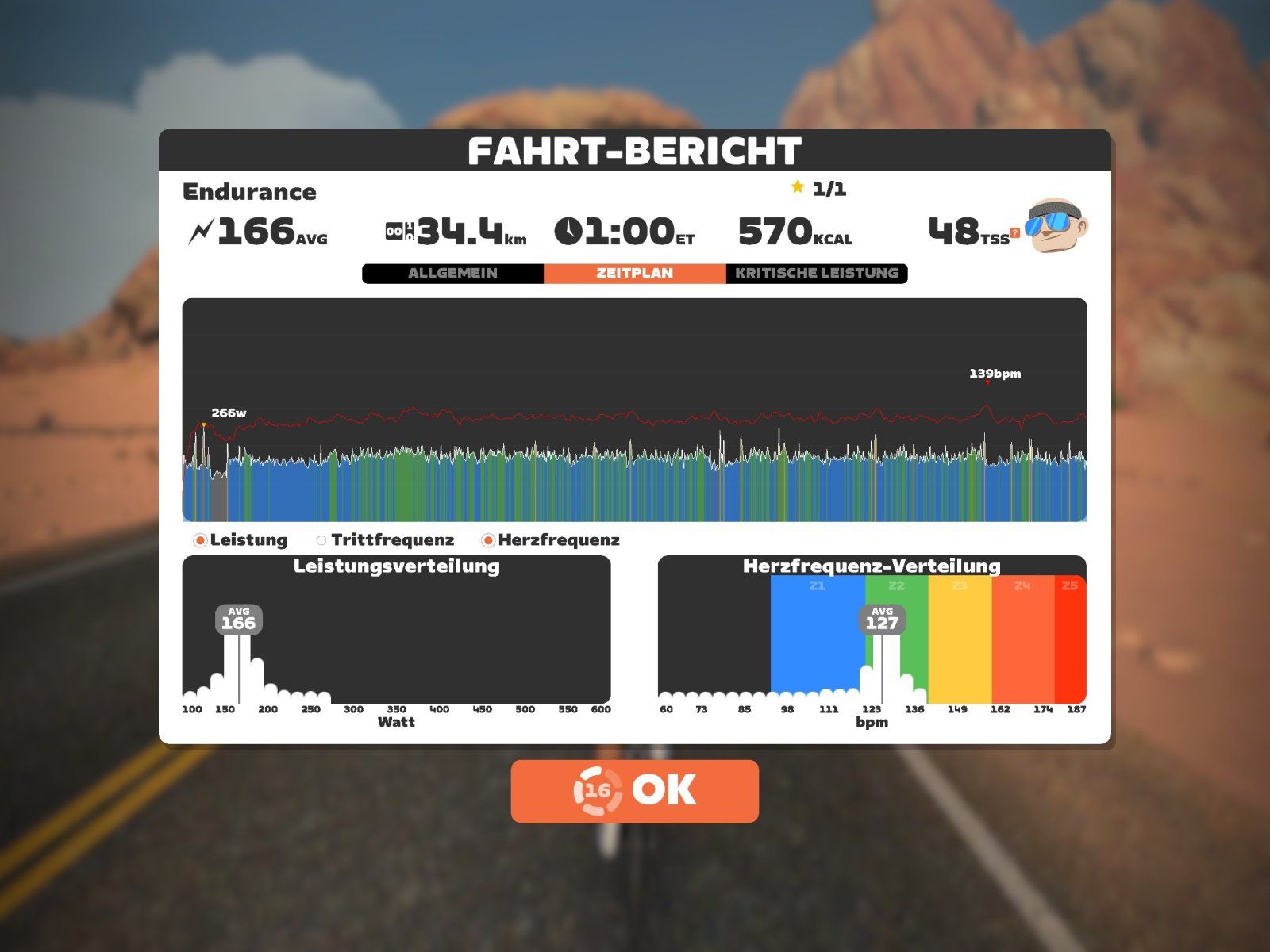
Task: Click the TSS question mark help icon
Action: click(1014, 234)
